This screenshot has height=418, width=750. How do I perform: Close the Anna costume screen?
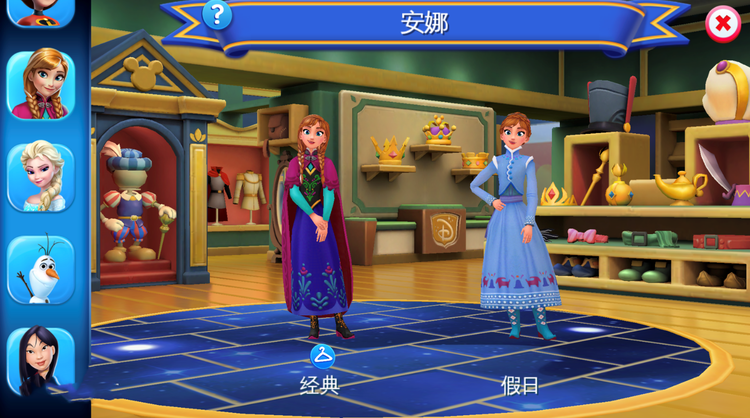pyautogui.click(x=723, y=24)
